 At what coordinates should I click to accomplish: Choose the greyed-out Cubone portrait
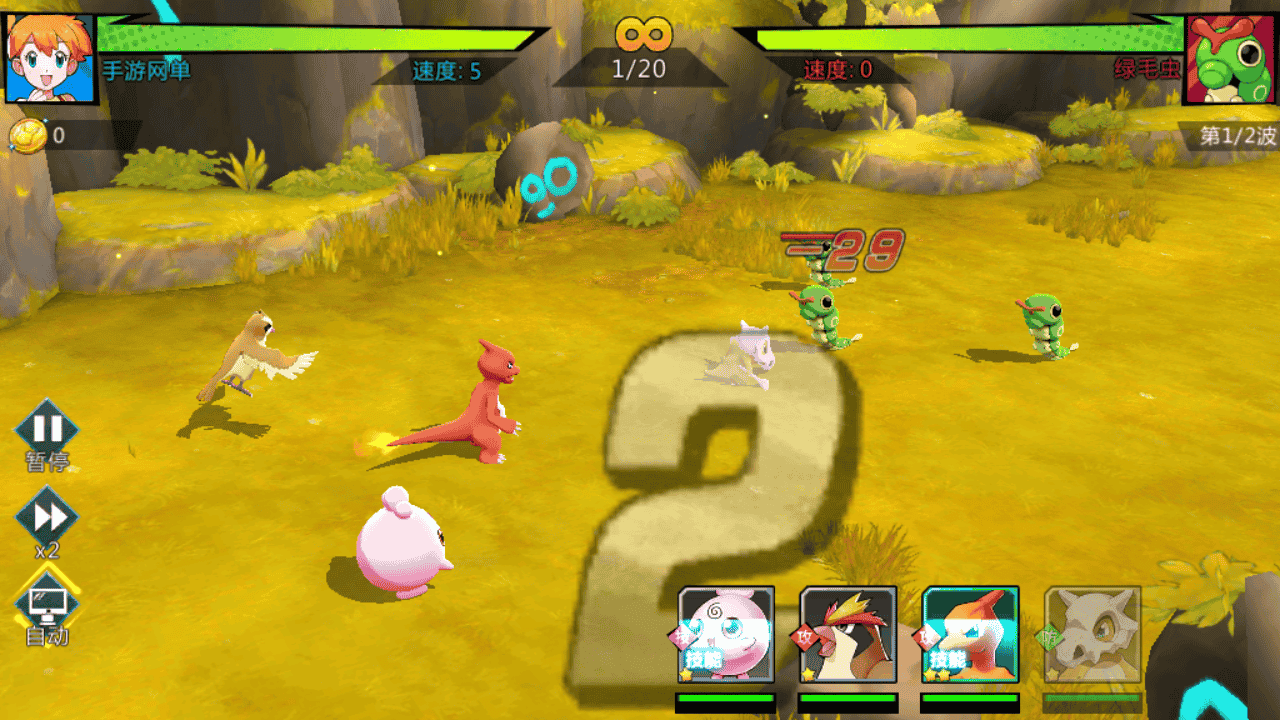click(x=1092, y=634)
